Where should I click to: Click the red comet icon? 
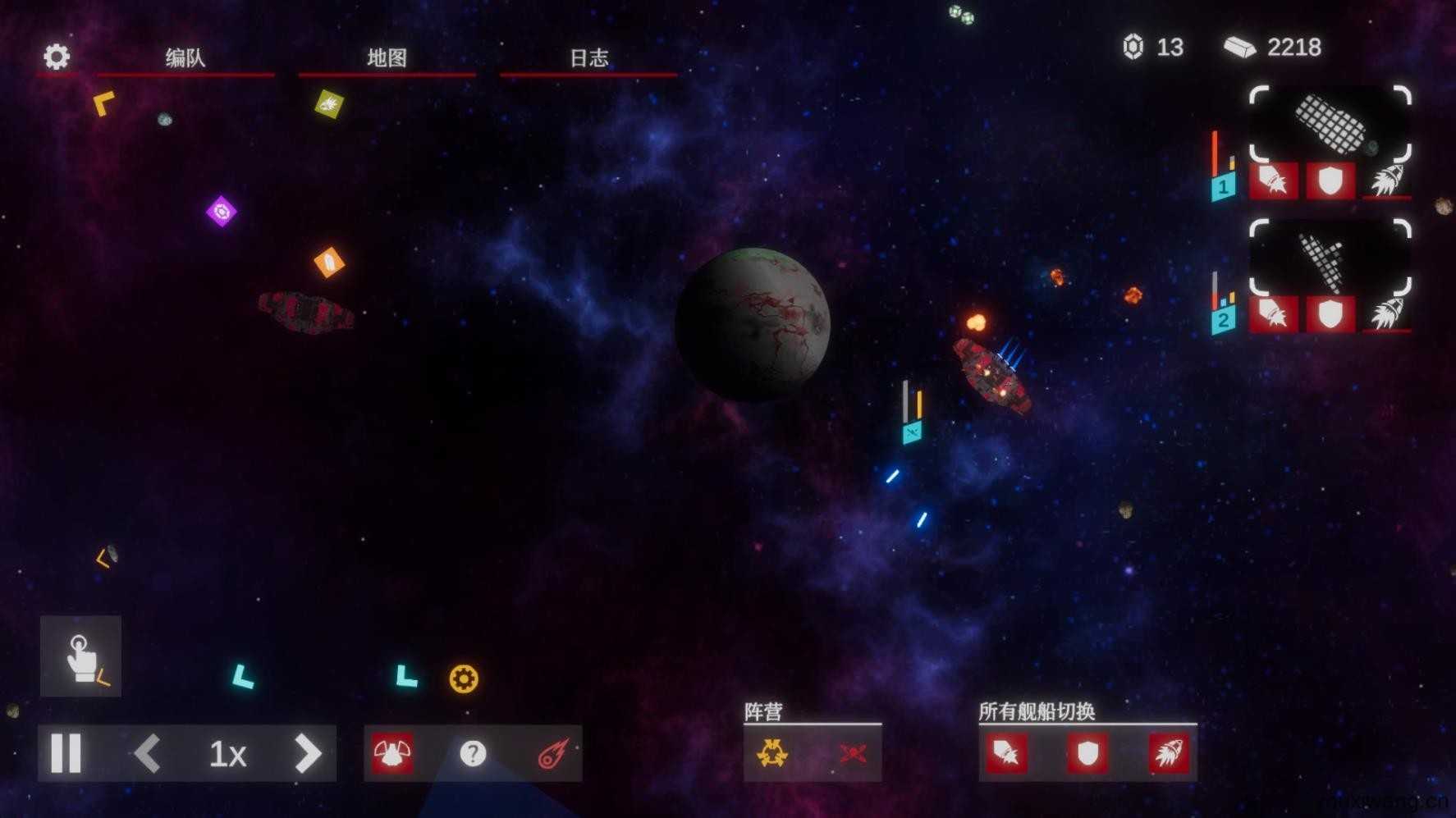(553, 753)
